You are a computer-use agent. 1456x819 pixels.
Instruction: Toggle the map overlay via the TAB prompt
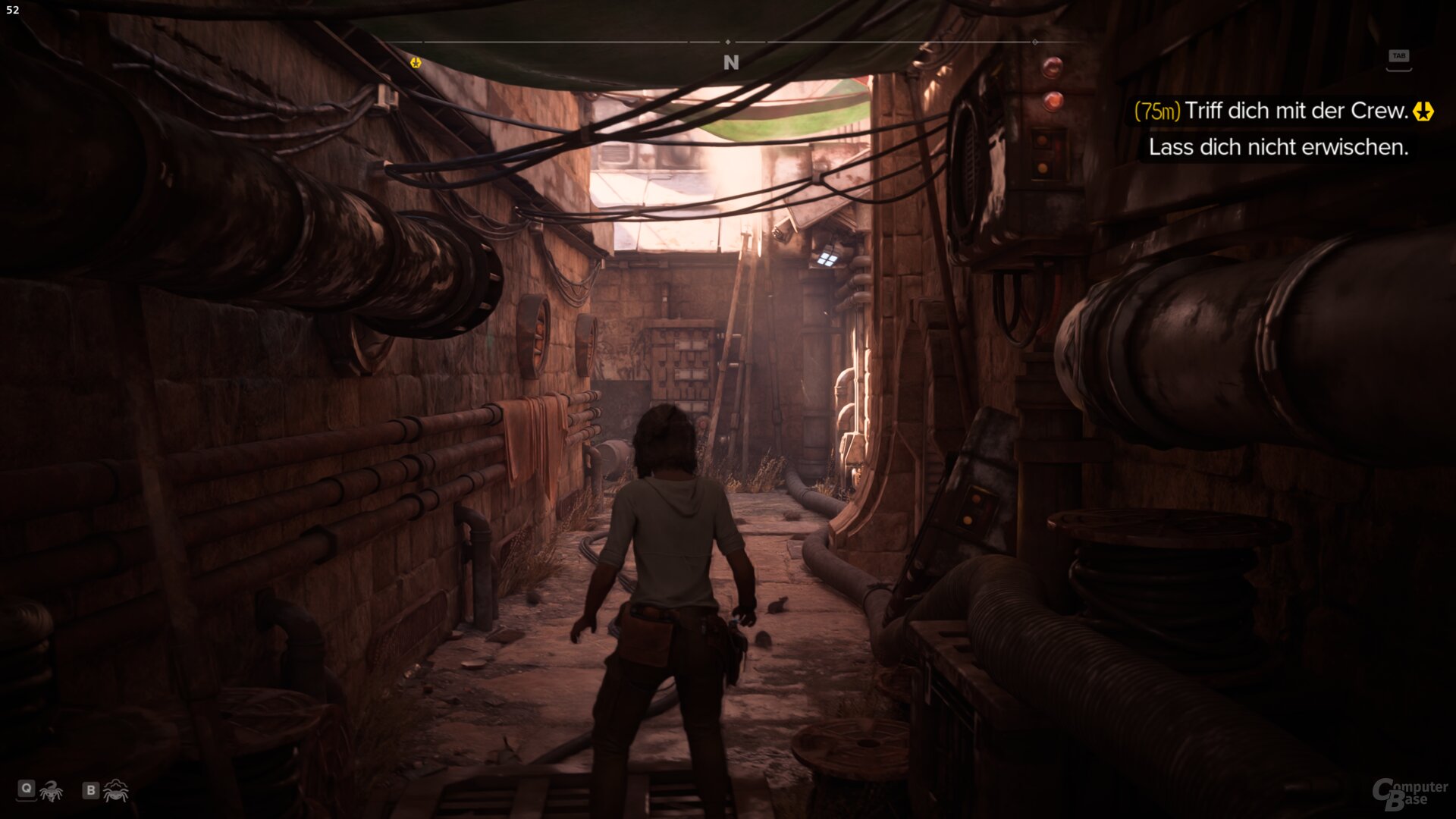coord(1401,54)
